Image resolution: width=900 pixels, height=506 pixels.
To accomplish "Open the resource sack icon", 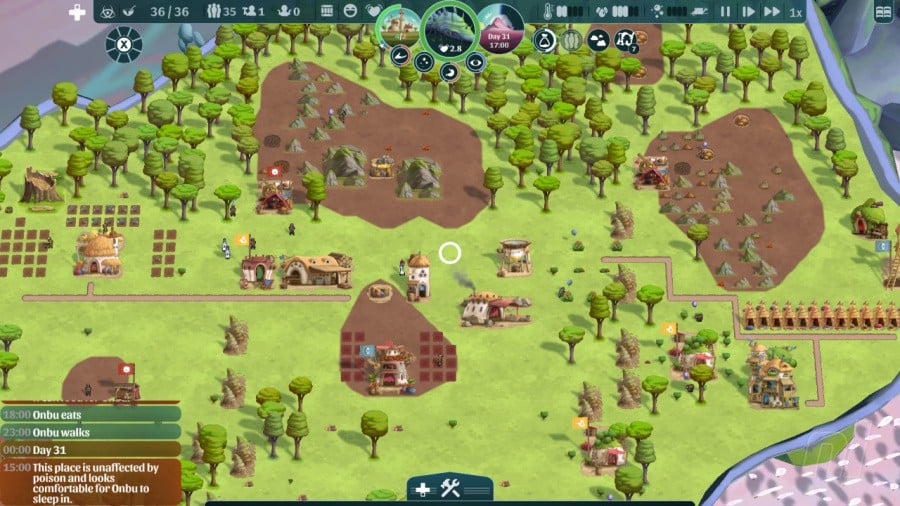I will click(x=545, y=40).
